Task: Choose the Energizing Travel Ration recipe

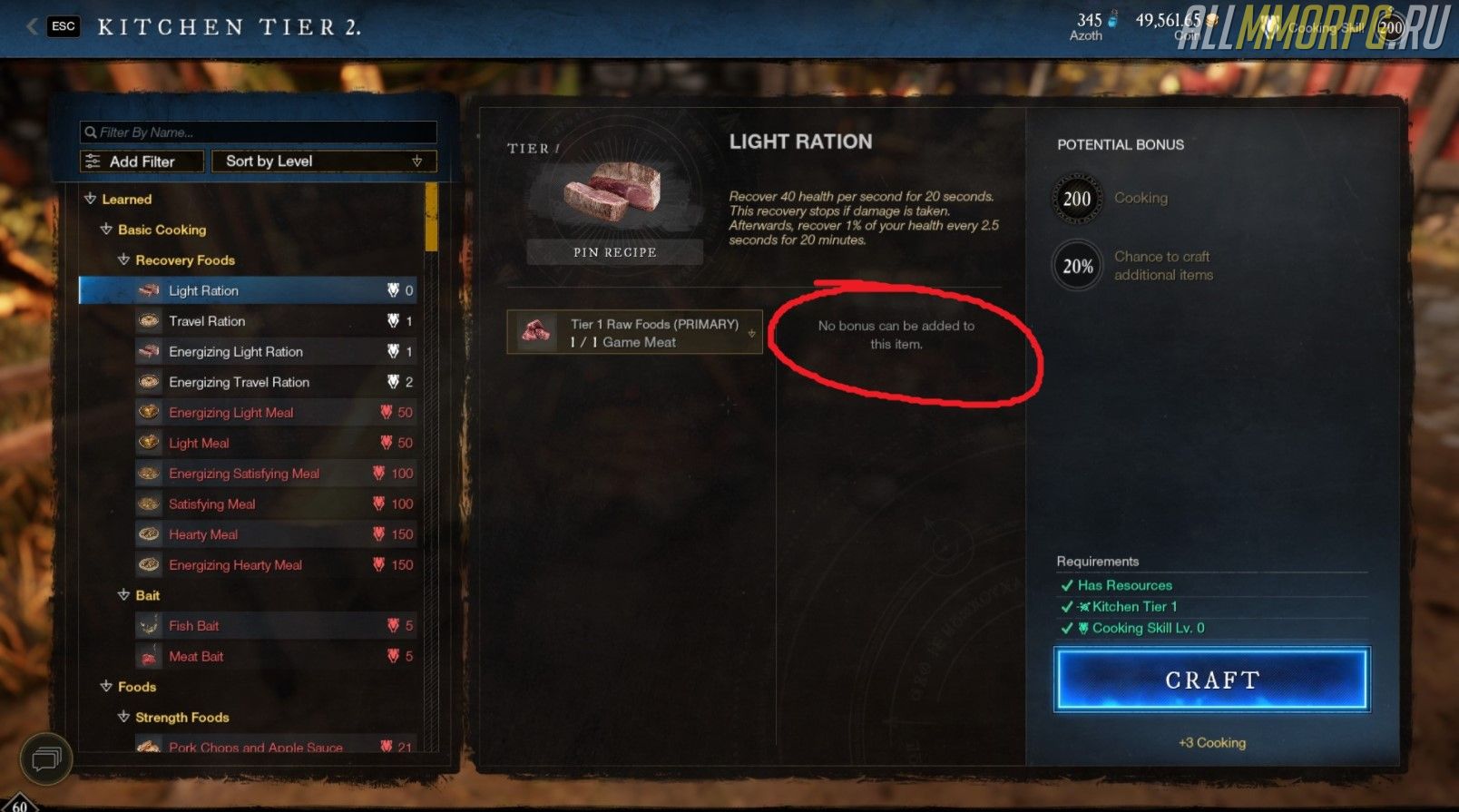Action: pos(239,382)
